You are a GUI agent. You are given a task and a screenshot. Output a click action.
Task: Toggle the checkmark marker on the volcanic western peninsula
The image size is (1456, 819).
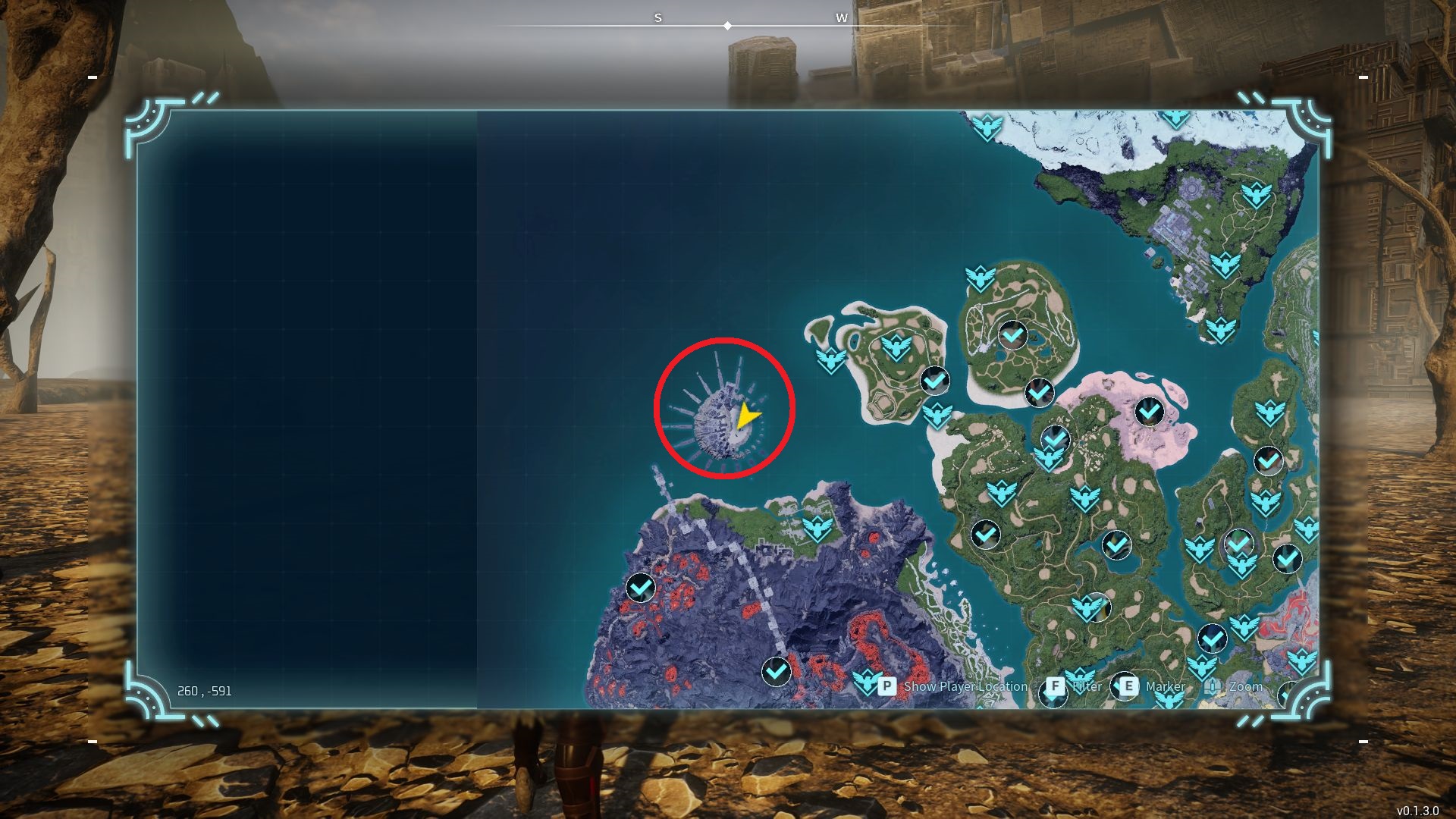coord(640,588)
